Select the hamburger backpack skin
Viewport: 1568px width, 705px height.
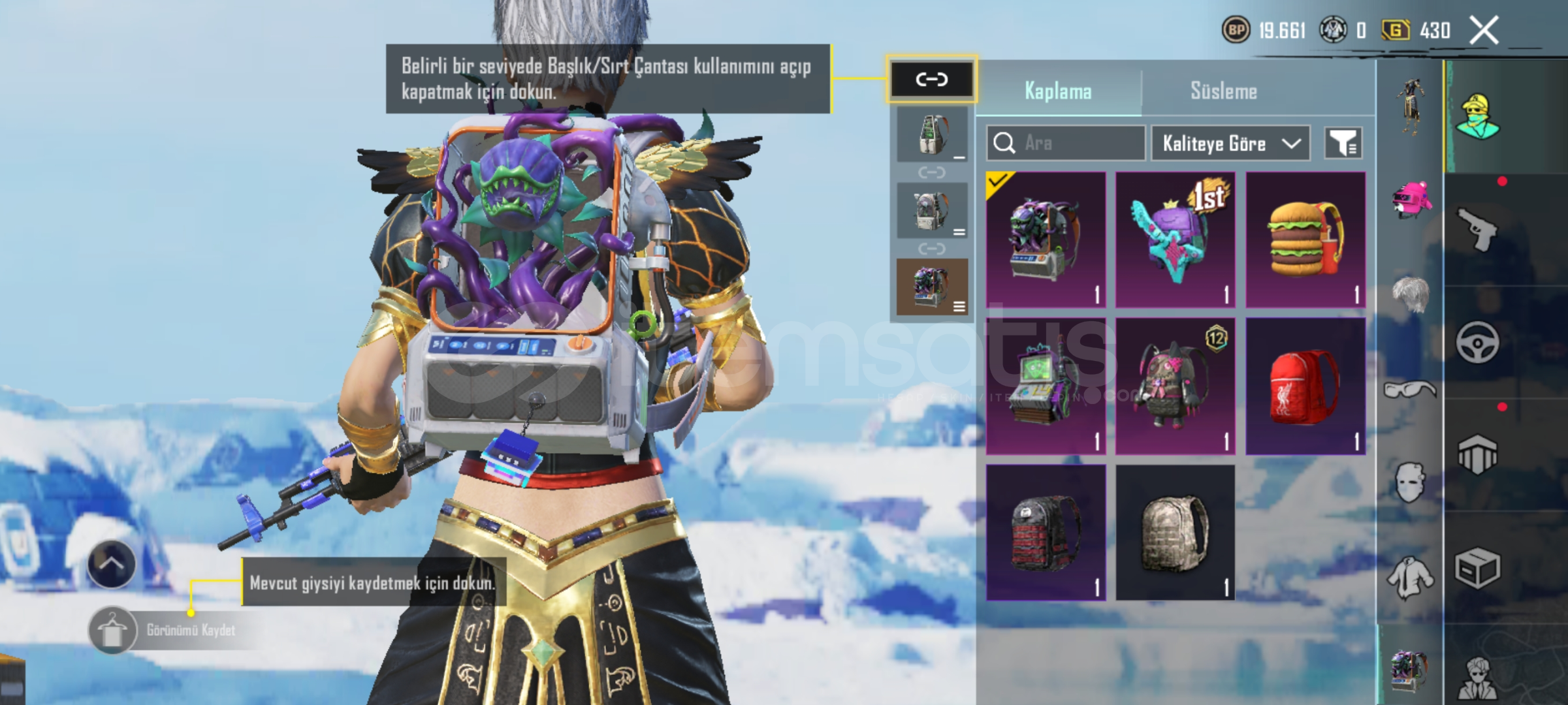click(1305, 240)
